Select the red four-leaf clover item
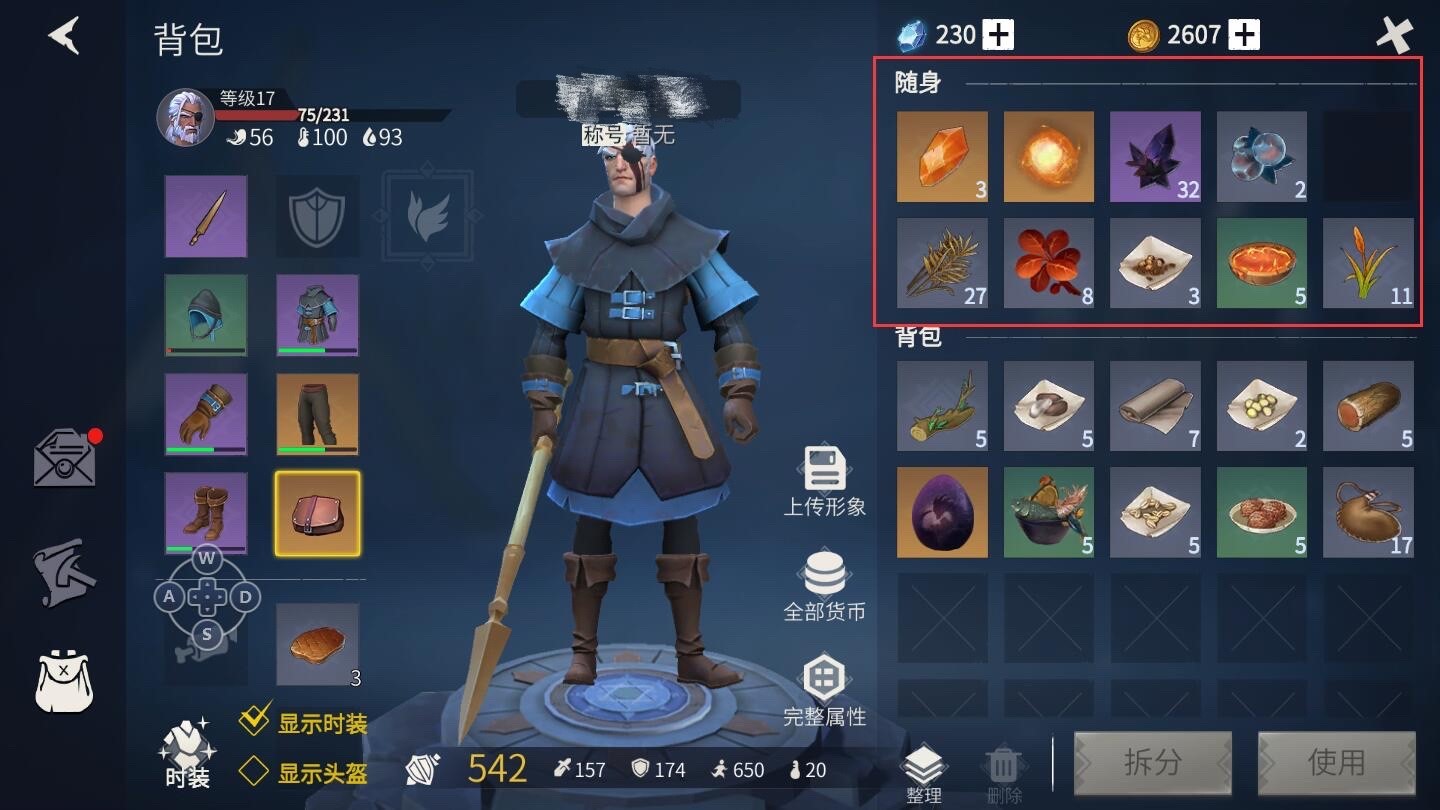 click(x=1049, y=264)
